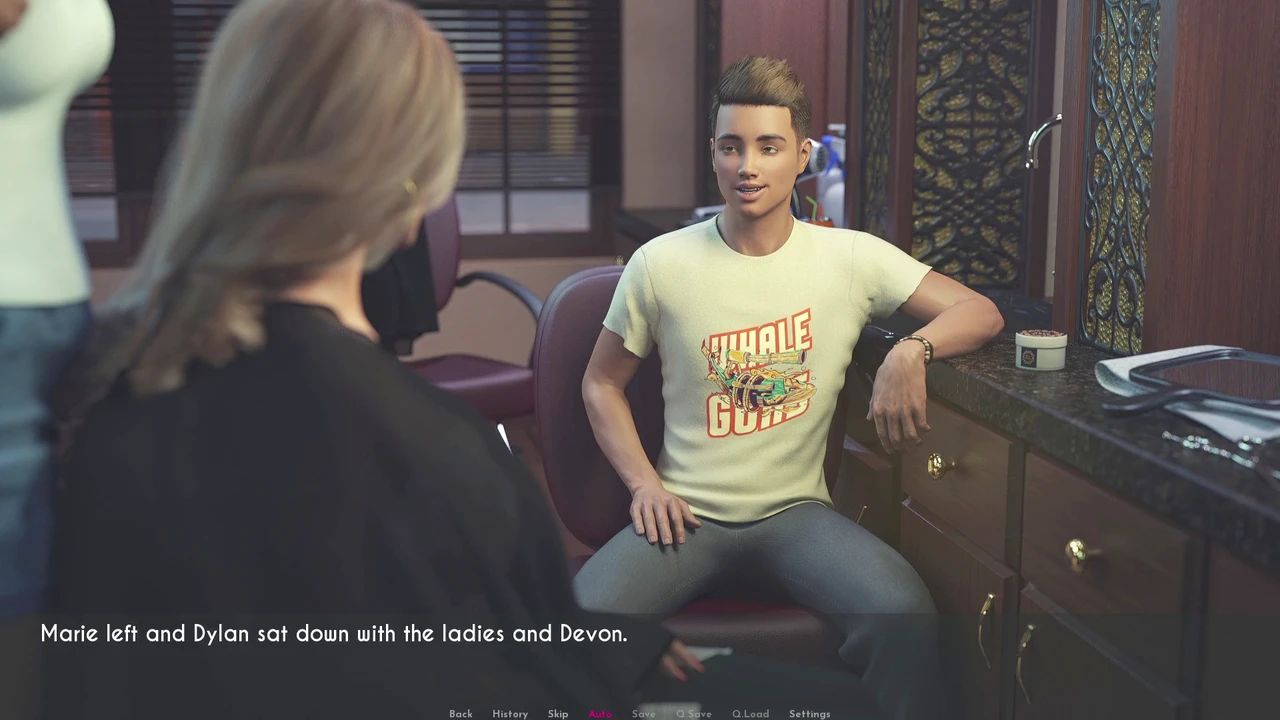Open the Settings menu
This screenshot has height=720, width=1280.
click(809, 714)
